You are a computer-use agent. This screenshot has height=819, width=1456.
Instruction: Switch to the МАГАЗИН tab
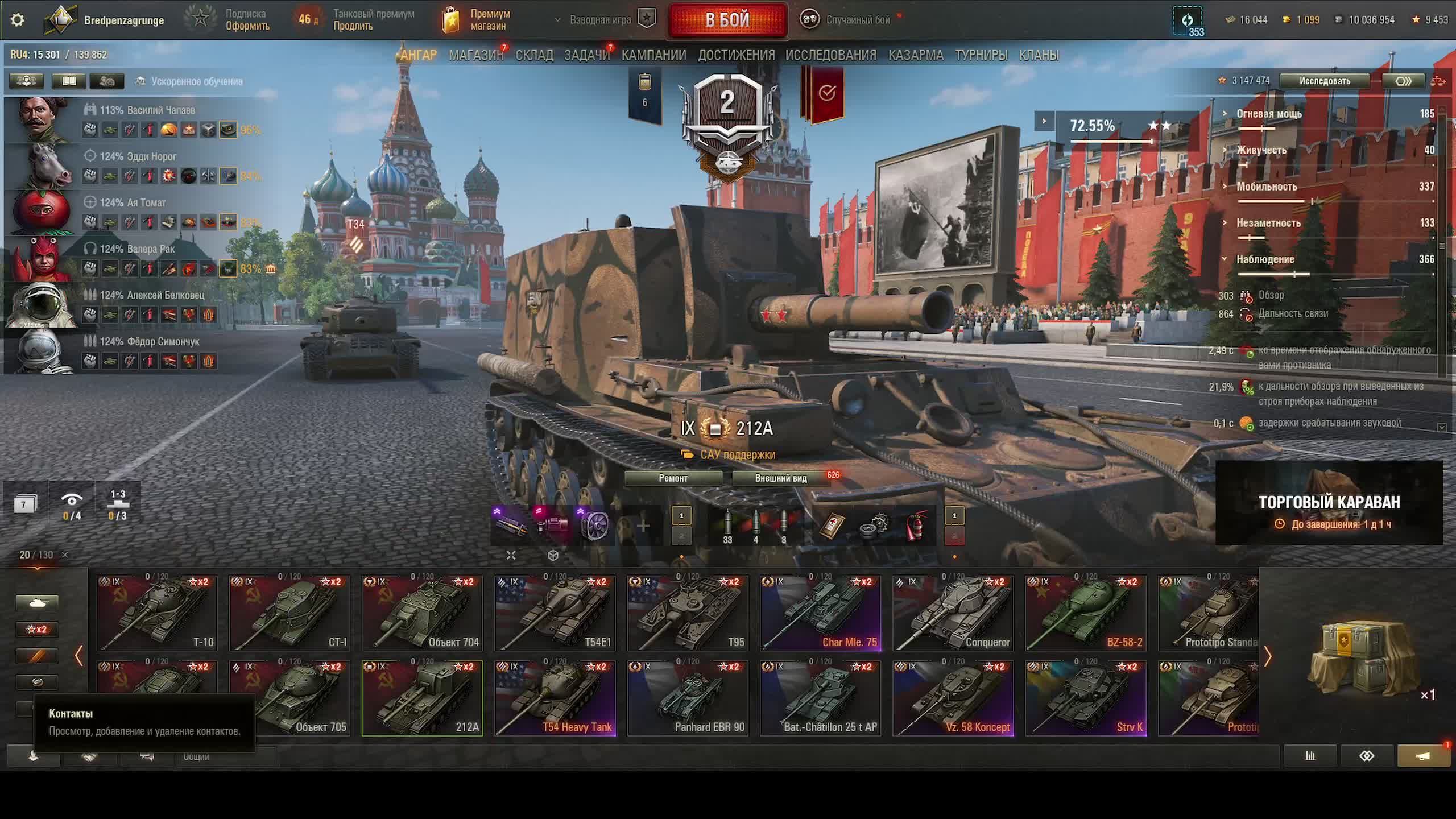(x=476, y=55)
